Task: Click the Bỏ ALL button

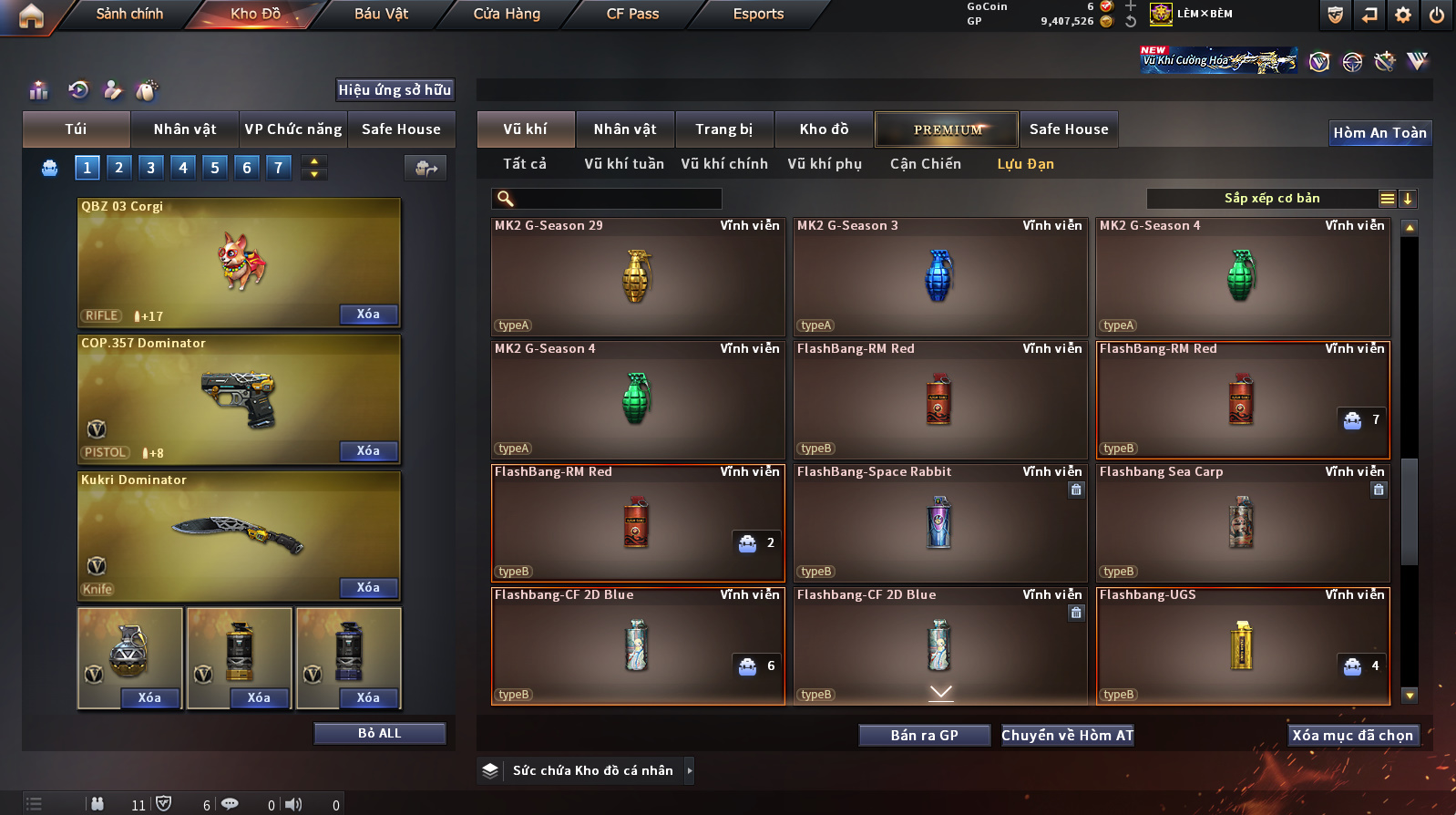Action: (x=379, y=734)
